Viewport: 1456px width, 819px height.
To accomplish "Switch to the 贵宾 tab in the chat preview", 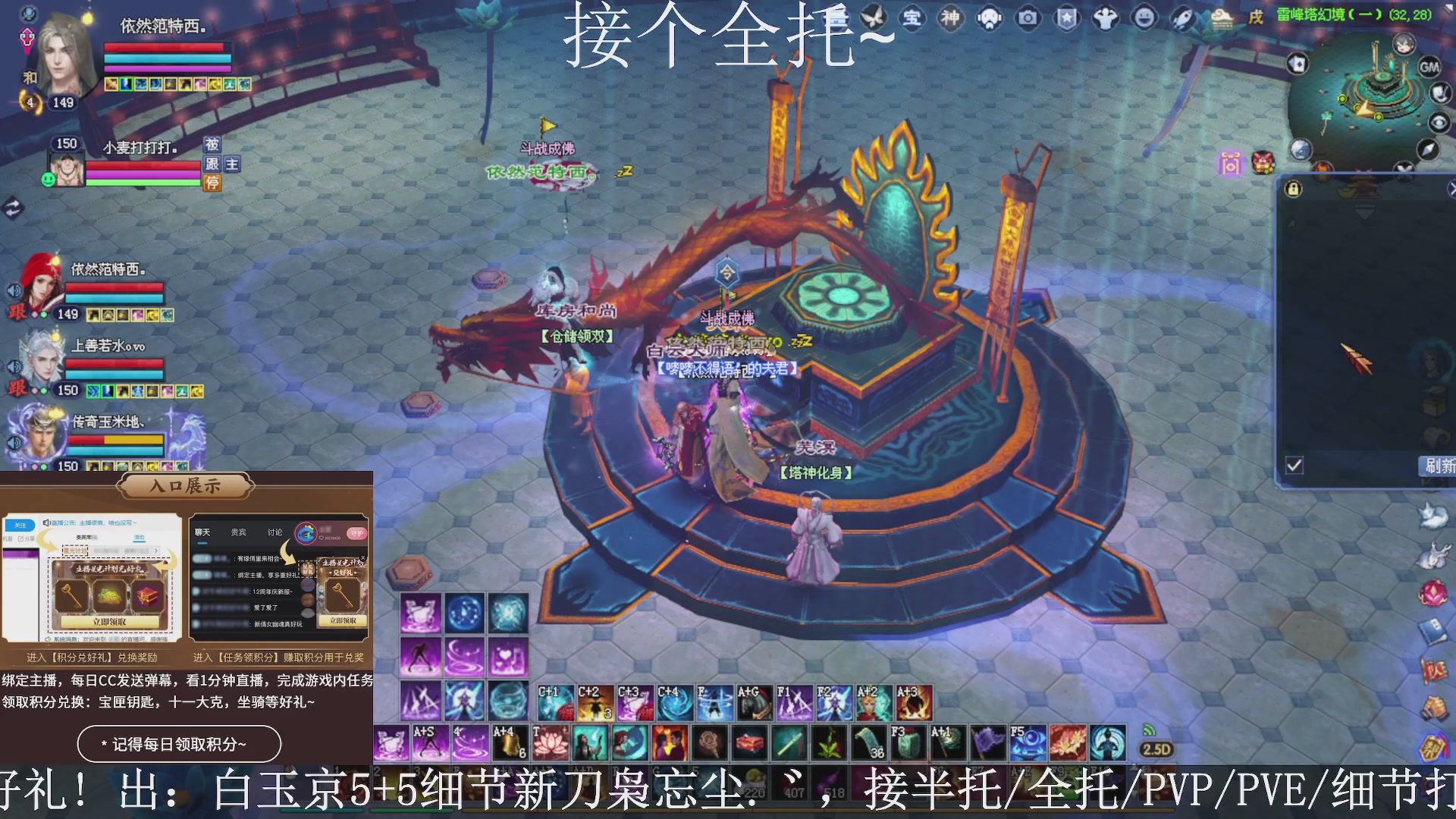I will point(237,532).
